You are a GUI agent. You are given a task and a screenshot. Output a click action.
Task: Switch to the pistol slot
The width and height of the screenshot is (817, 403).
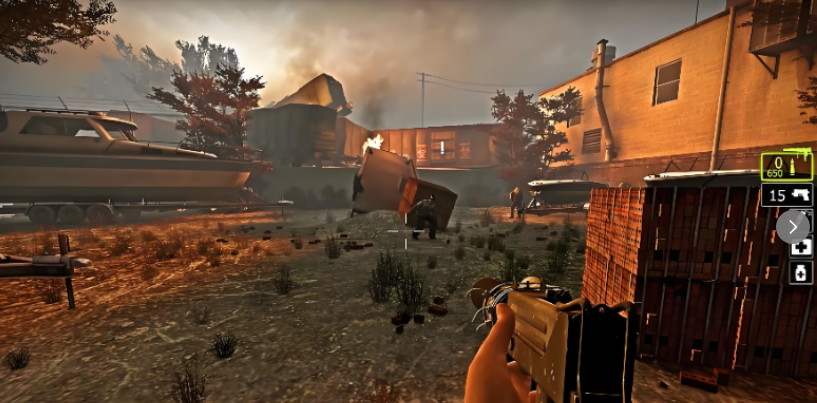pos(786,195)
